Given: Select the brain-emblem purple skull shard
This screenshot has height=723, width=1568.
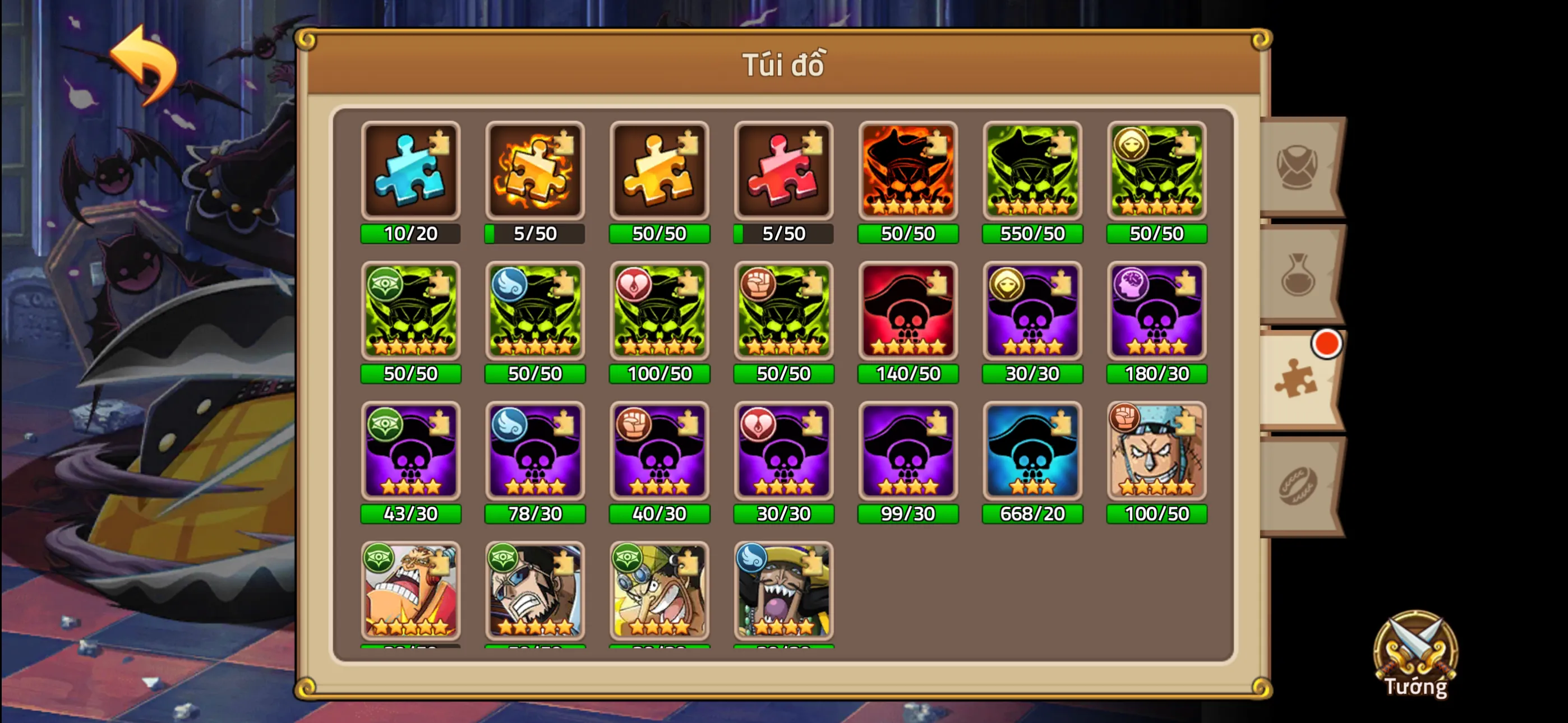Looking at the screenshot, I should [x=1156, y=312].
